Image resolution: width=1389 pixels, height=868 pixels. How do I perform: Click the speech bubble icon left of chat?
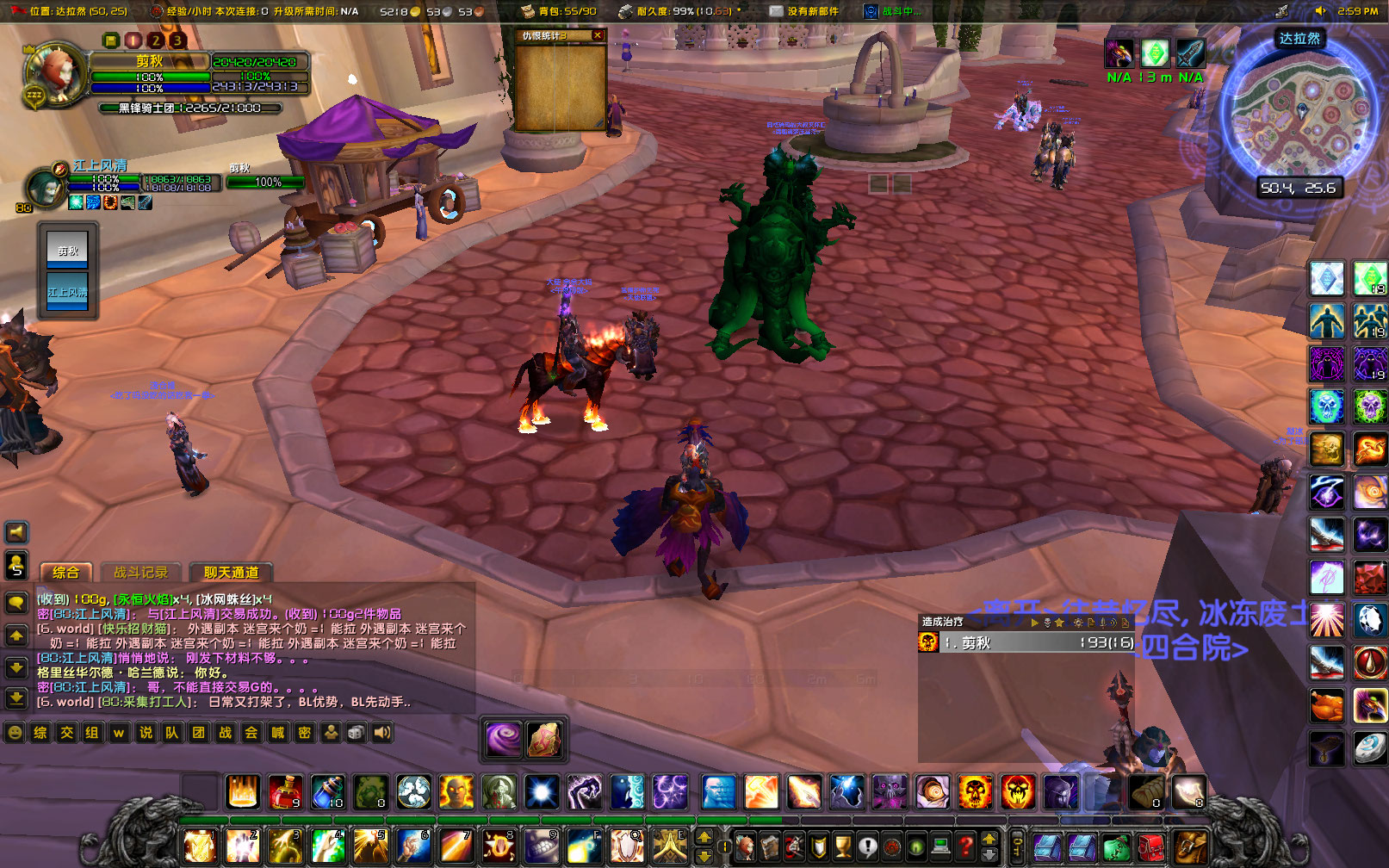pos(16,603)
